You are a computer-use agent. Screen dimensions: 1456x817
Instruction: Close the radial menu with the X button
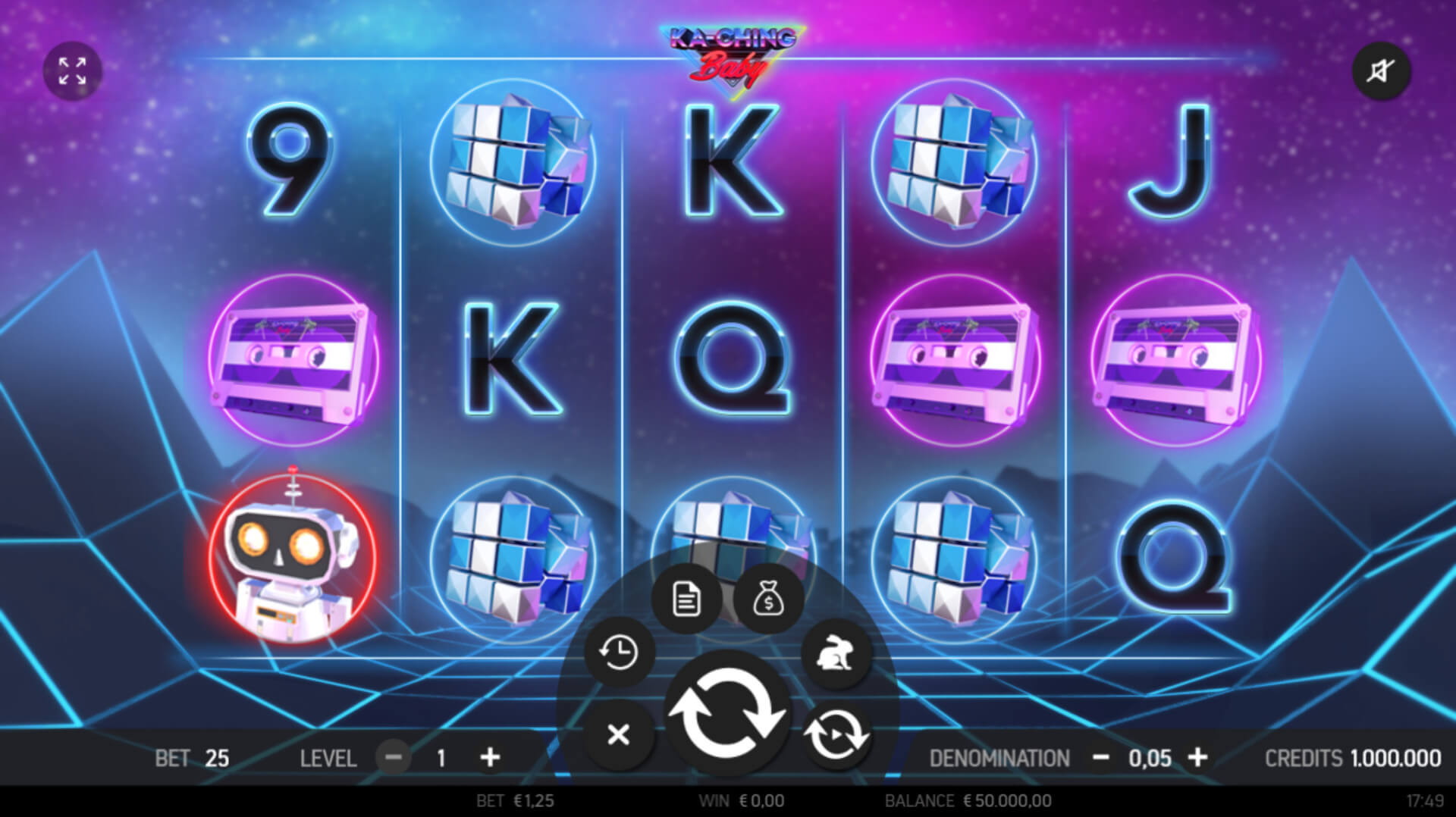tap(619, 734)
